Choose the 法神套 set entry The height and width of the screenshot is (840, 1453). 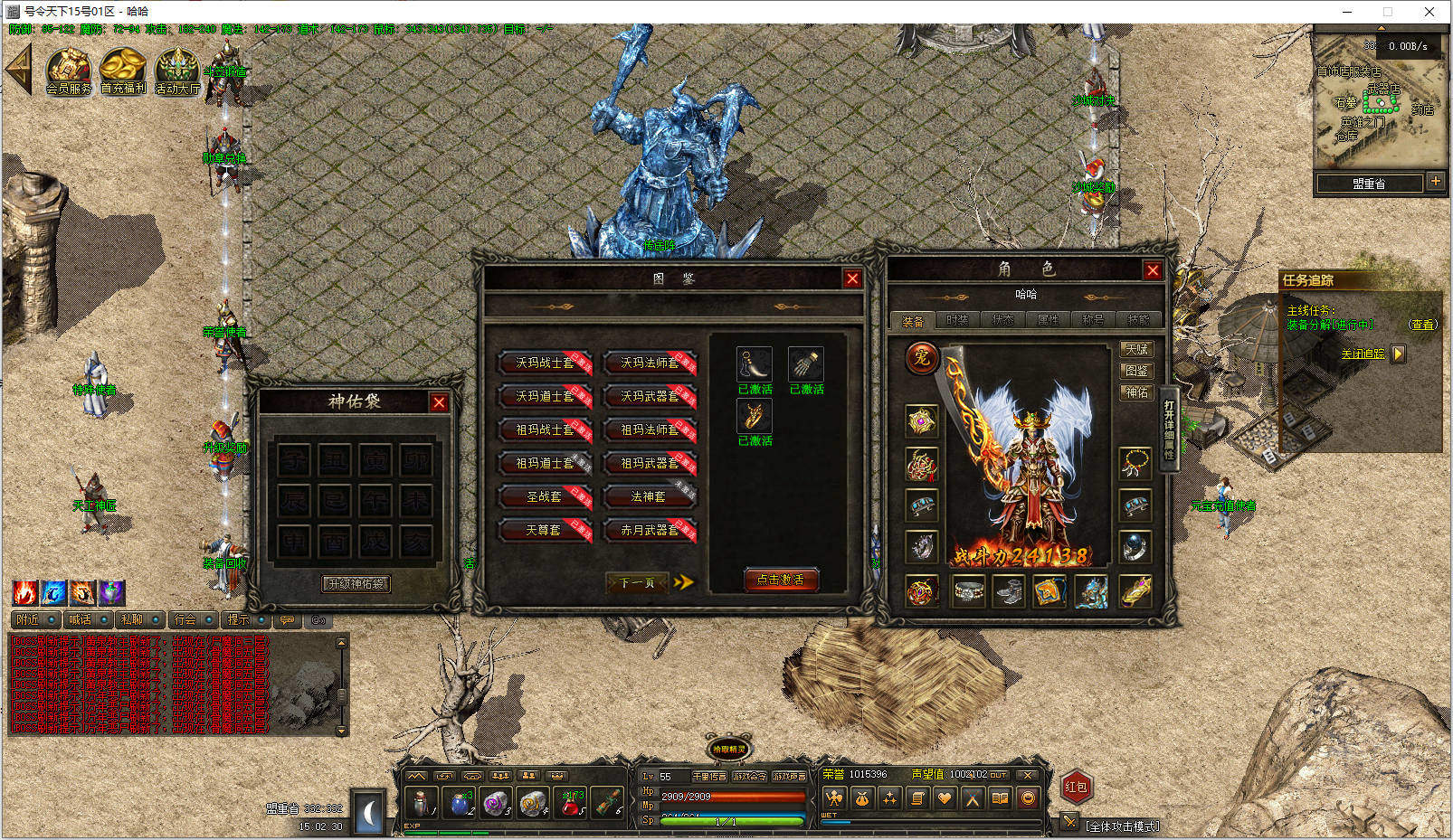click(650, 496)
